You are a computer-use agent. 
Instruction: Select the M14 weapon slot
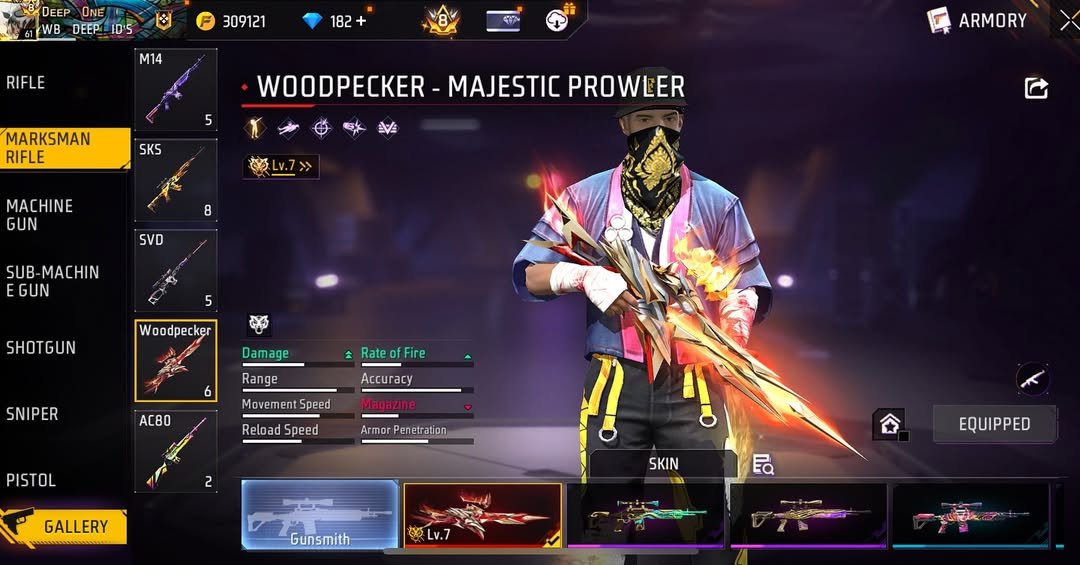pyautogui.click(x=176, y=90)
